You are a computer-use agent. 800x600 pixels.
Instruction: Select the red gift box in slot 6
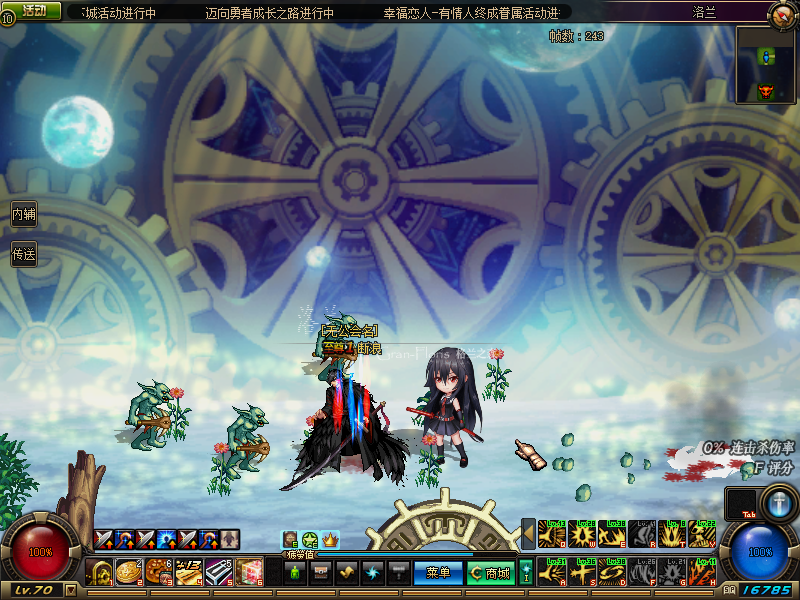point(249,573)
